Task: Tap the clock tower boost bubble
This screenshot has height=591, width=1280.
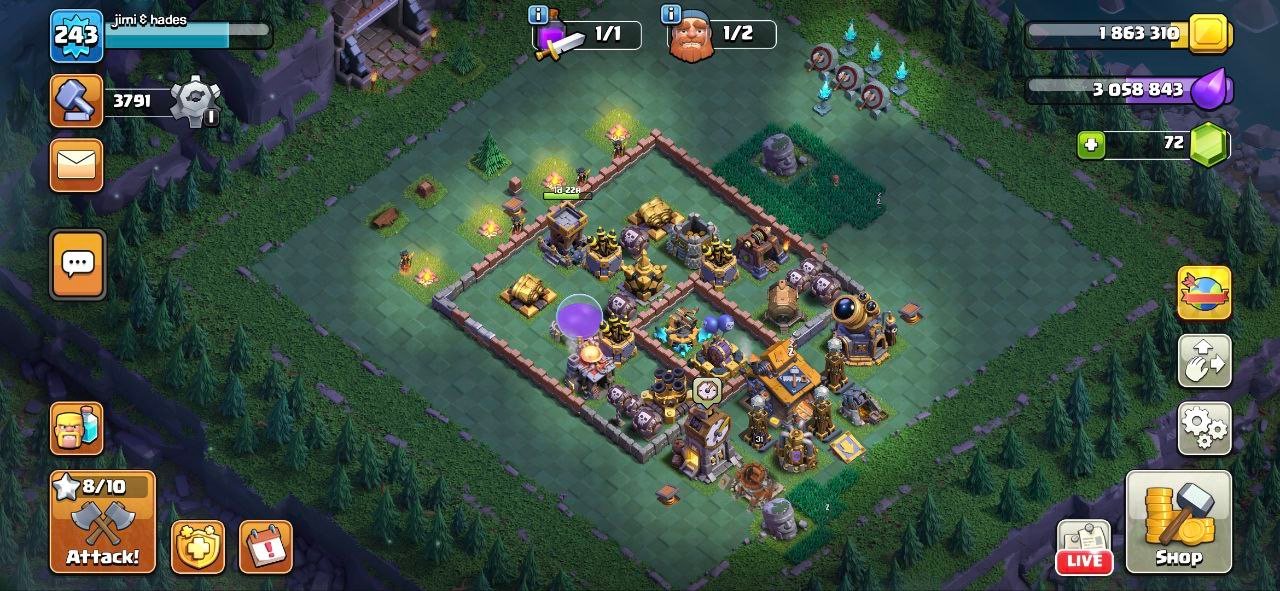Action: (705, 389)
